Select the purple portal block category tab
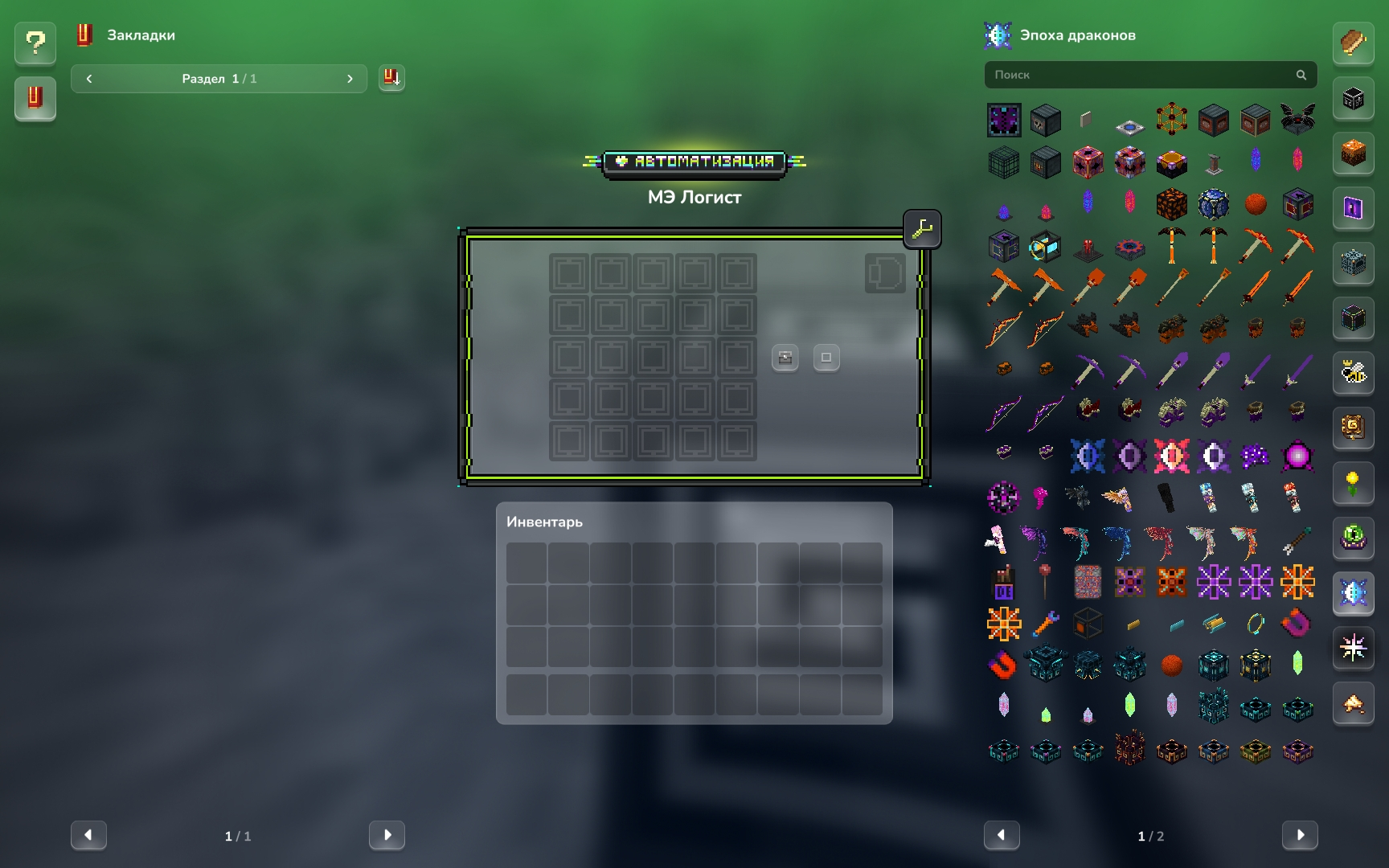 [1354, 208]
